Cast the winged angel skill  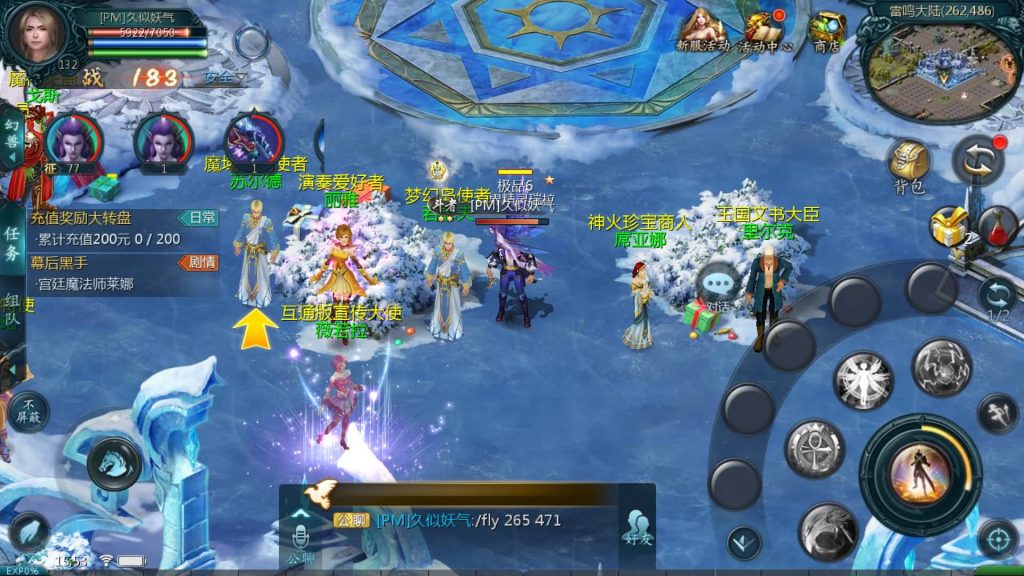pos(862,381)
